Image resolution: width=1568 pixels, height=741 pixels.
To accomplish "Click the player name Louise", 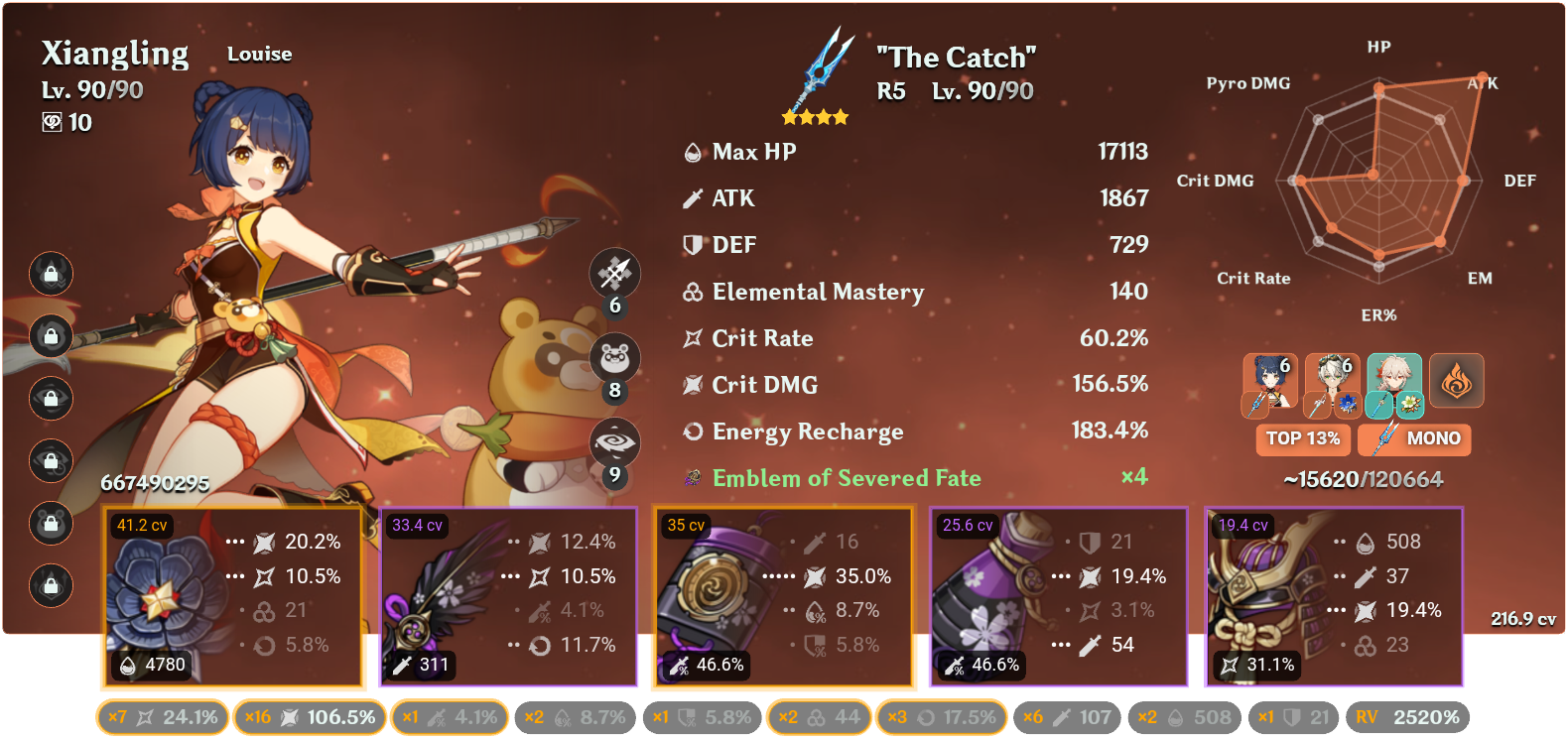I will pos(259,54).
